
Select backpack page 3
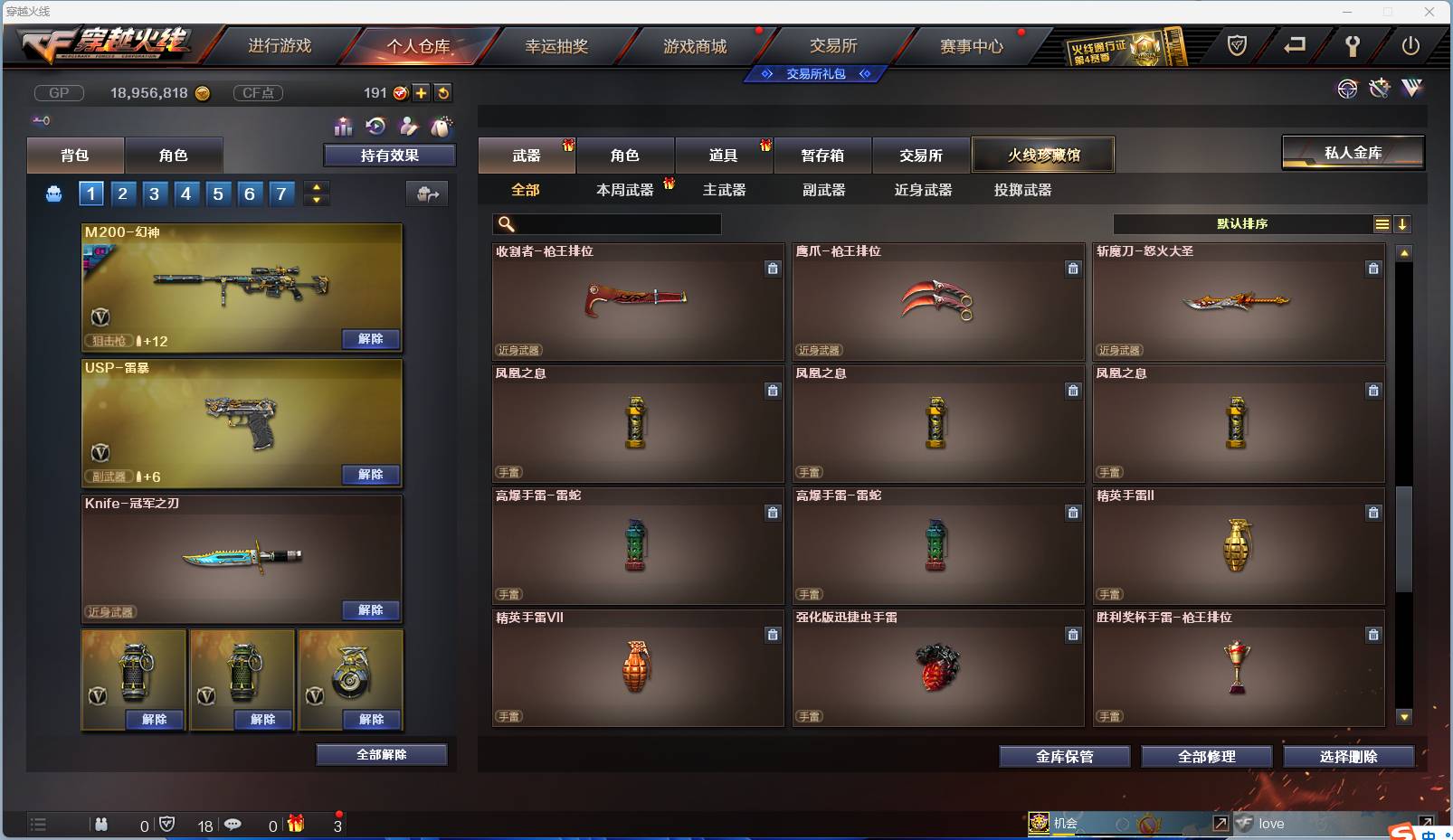pyautogui.click(x=155, y=193)
